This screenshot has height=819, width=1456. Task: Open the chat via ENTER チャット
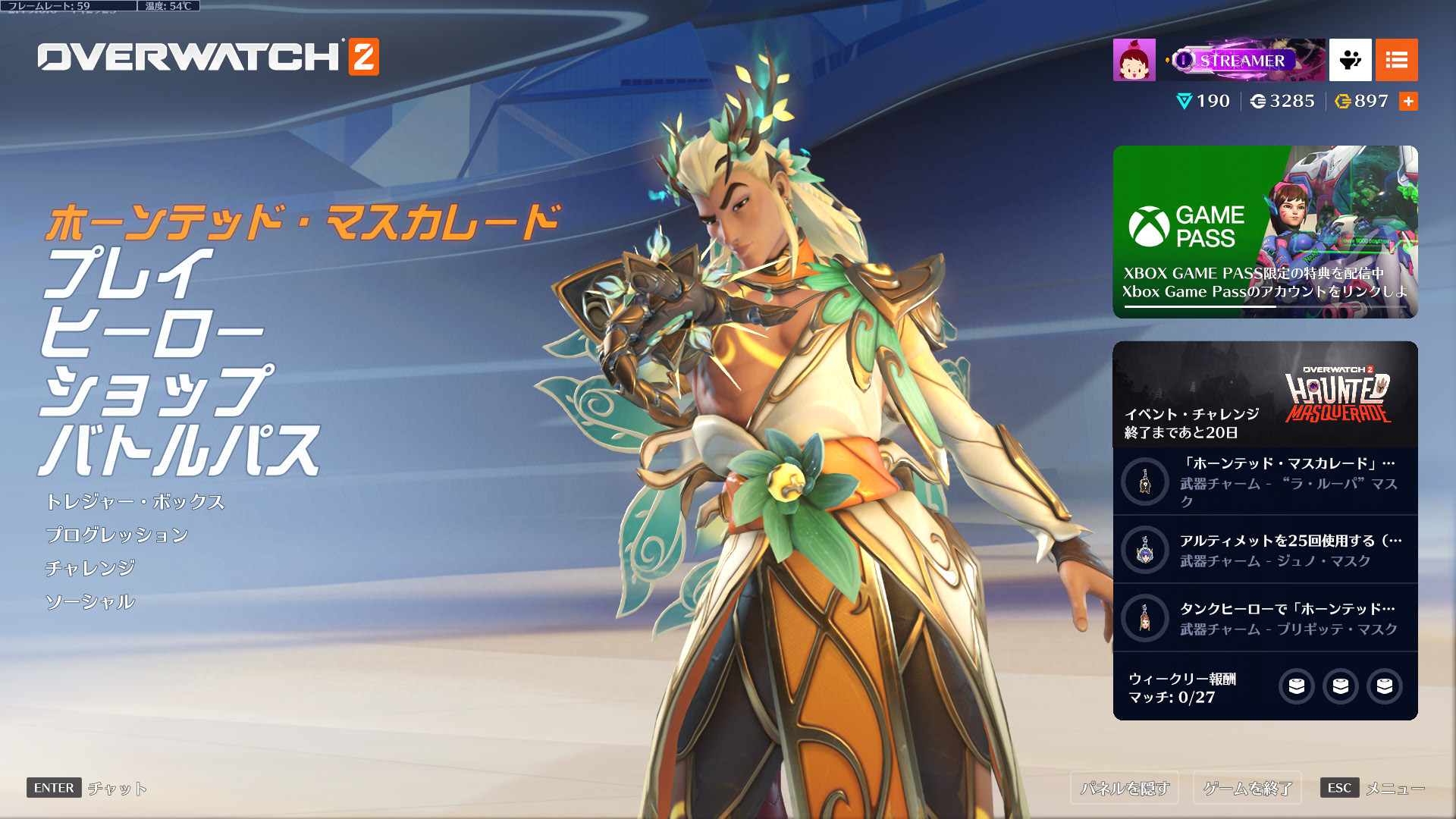point(83,789)
